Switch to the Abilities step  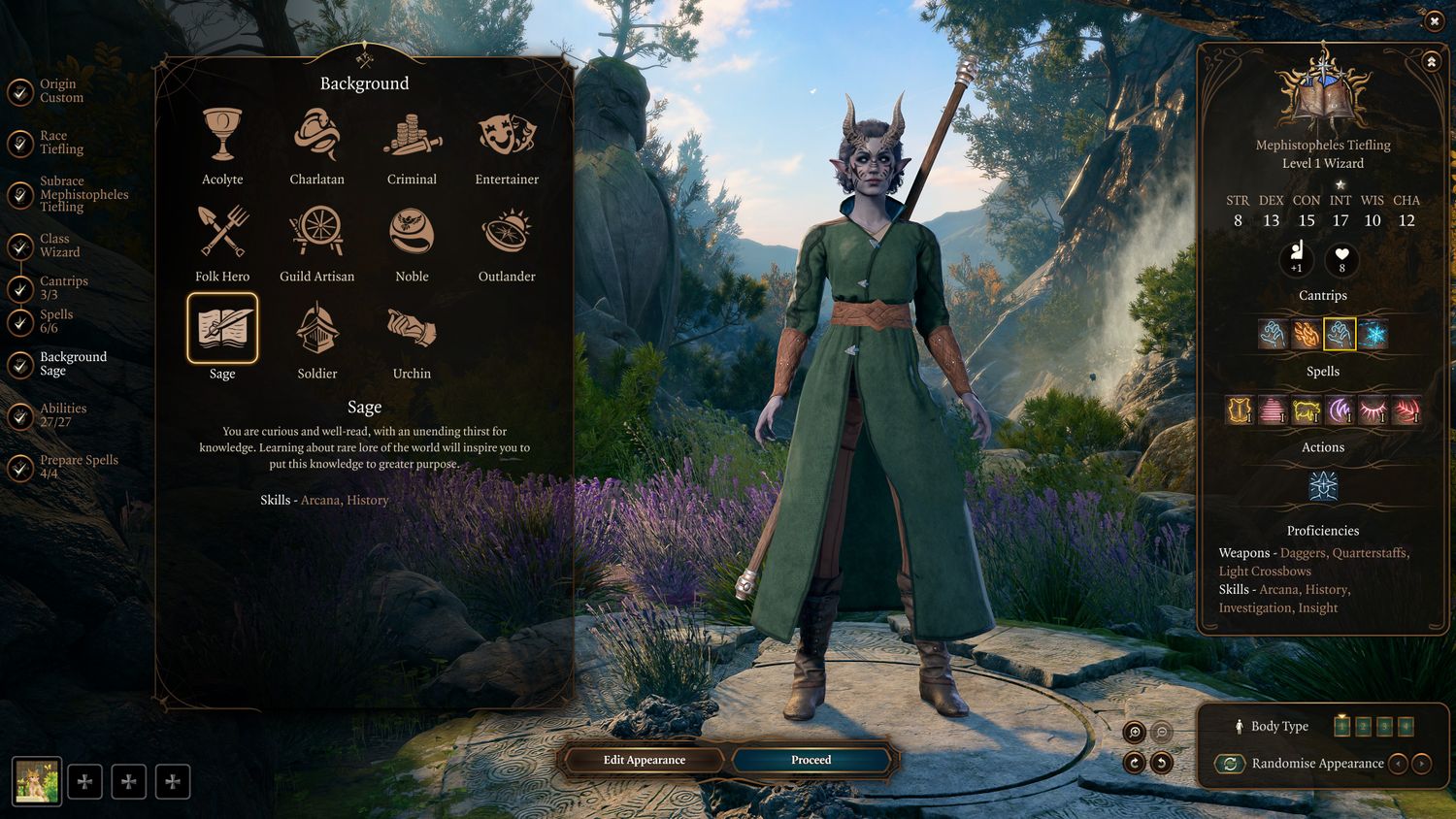click(x=62, y=415)
